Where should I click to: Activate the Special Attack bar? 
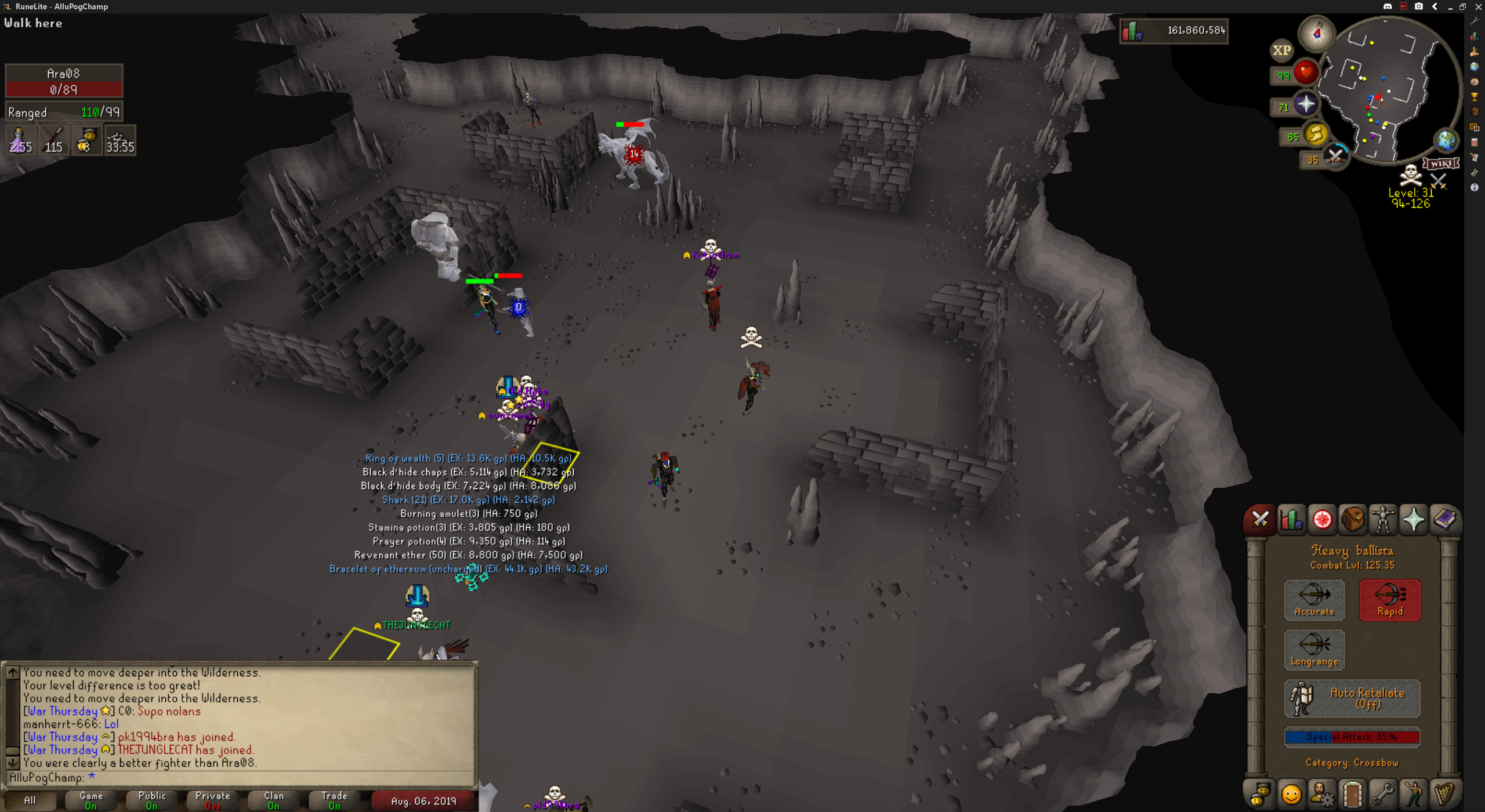click(x=1352, y=737)
